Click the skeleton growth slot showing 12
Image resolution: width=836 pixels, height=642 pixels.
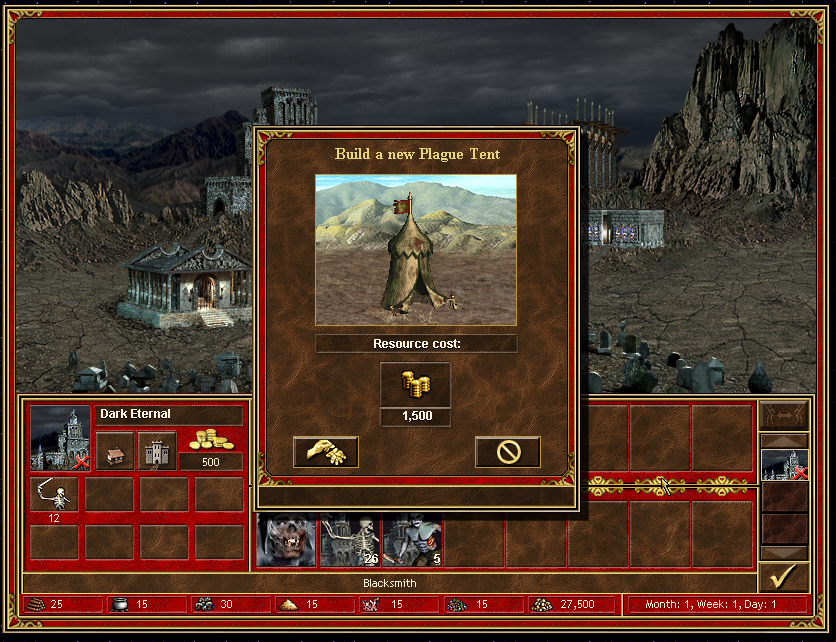click(54, 497)
